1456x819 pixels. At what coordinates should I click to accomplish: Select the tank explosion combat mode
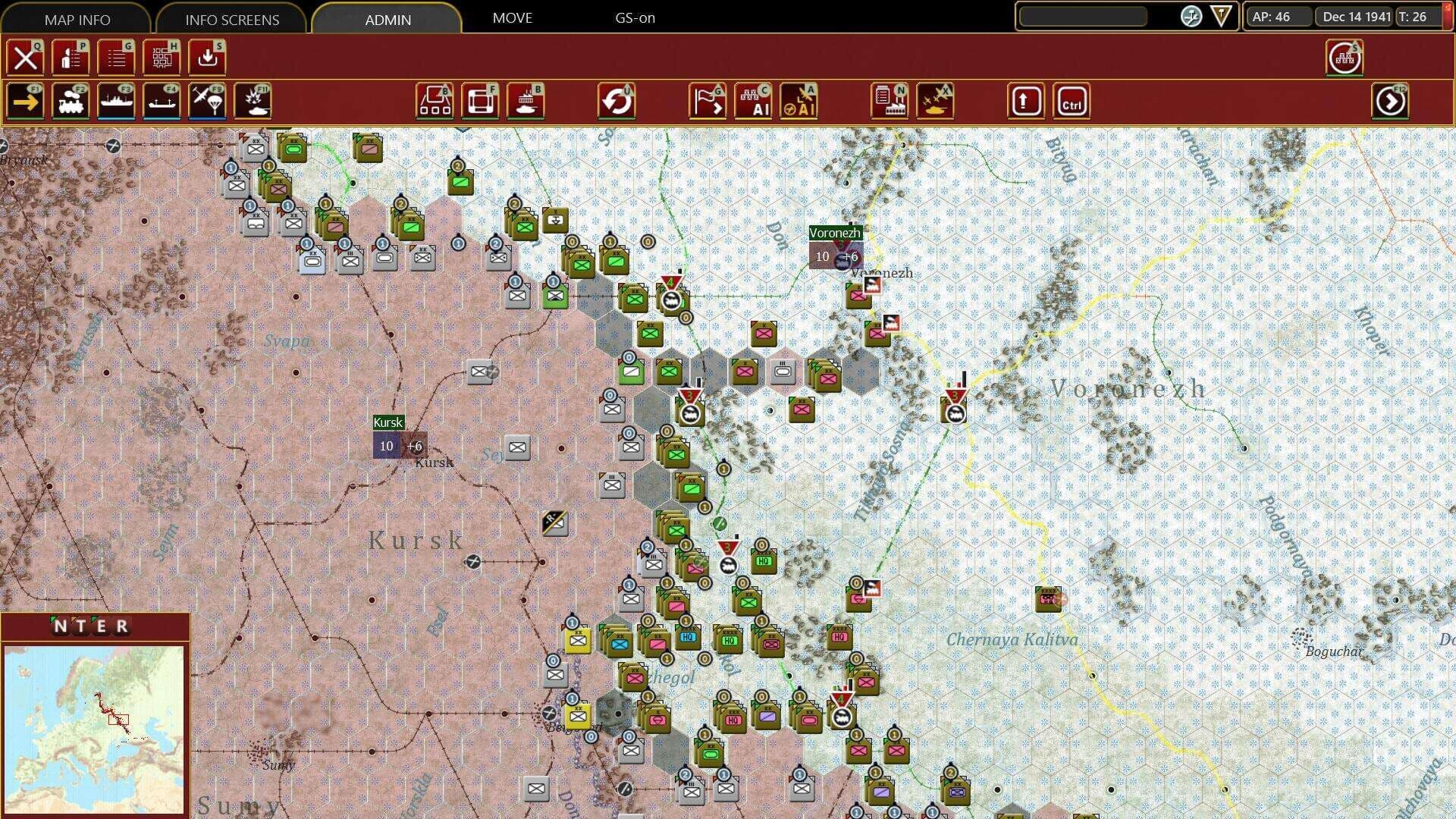point(253,102)
